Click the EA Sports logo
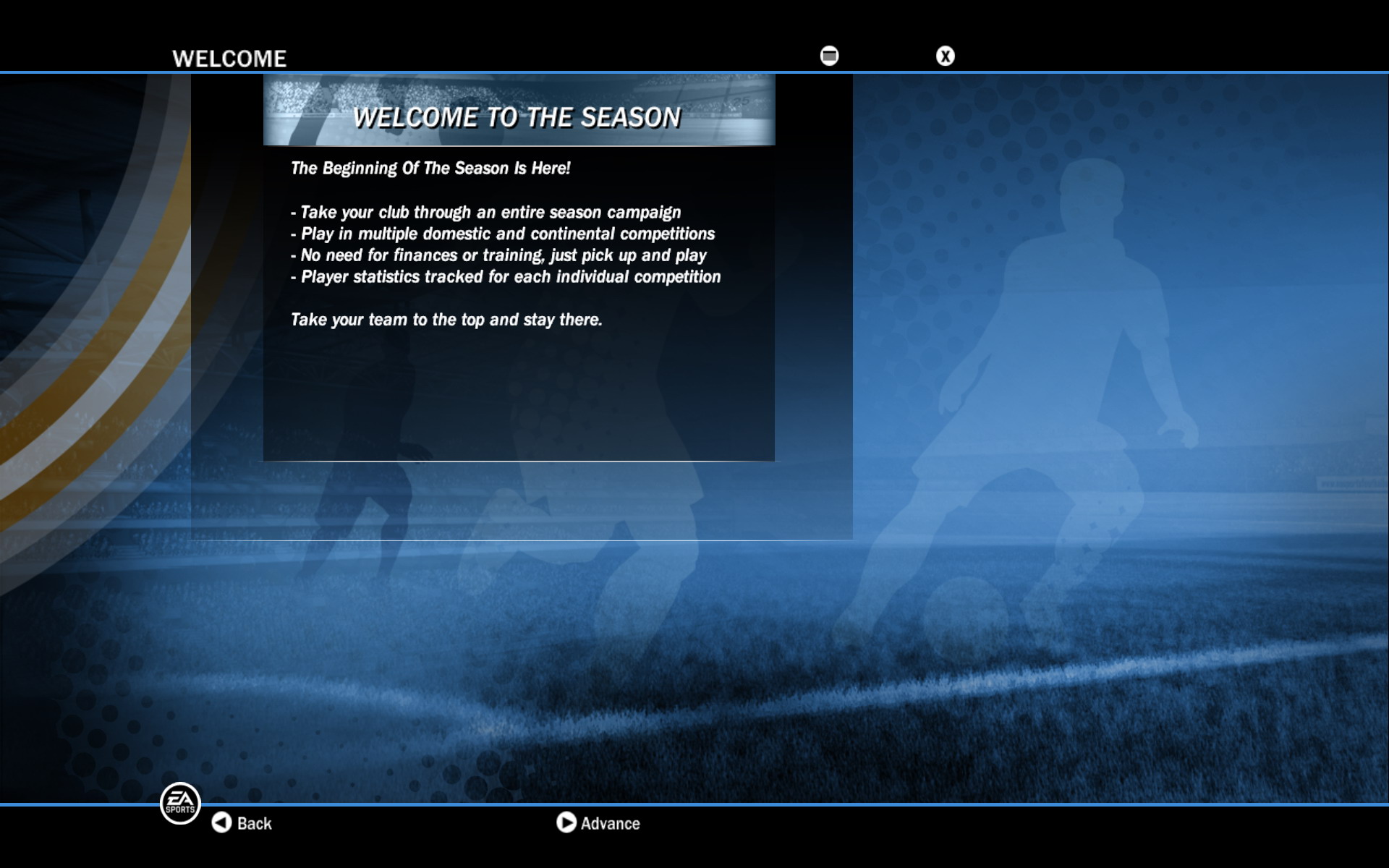 point(180,803)
